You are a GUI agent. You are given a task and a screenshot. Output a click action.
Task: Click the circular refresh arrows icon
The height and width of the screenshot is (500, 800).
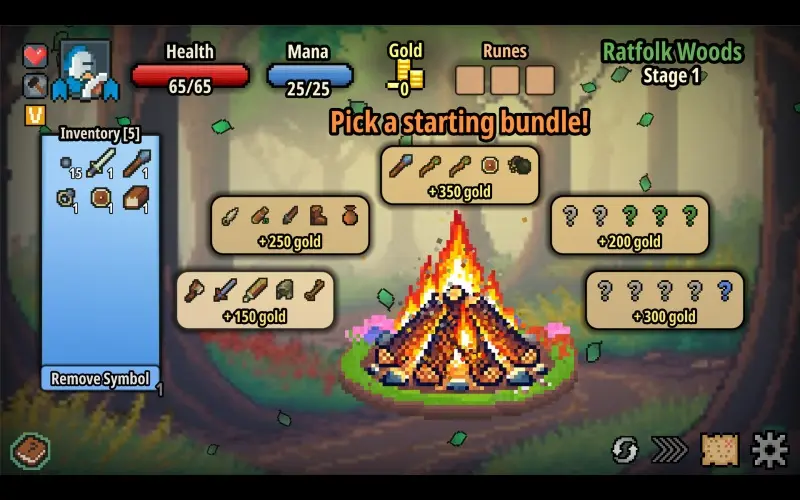tap(625, 450)
